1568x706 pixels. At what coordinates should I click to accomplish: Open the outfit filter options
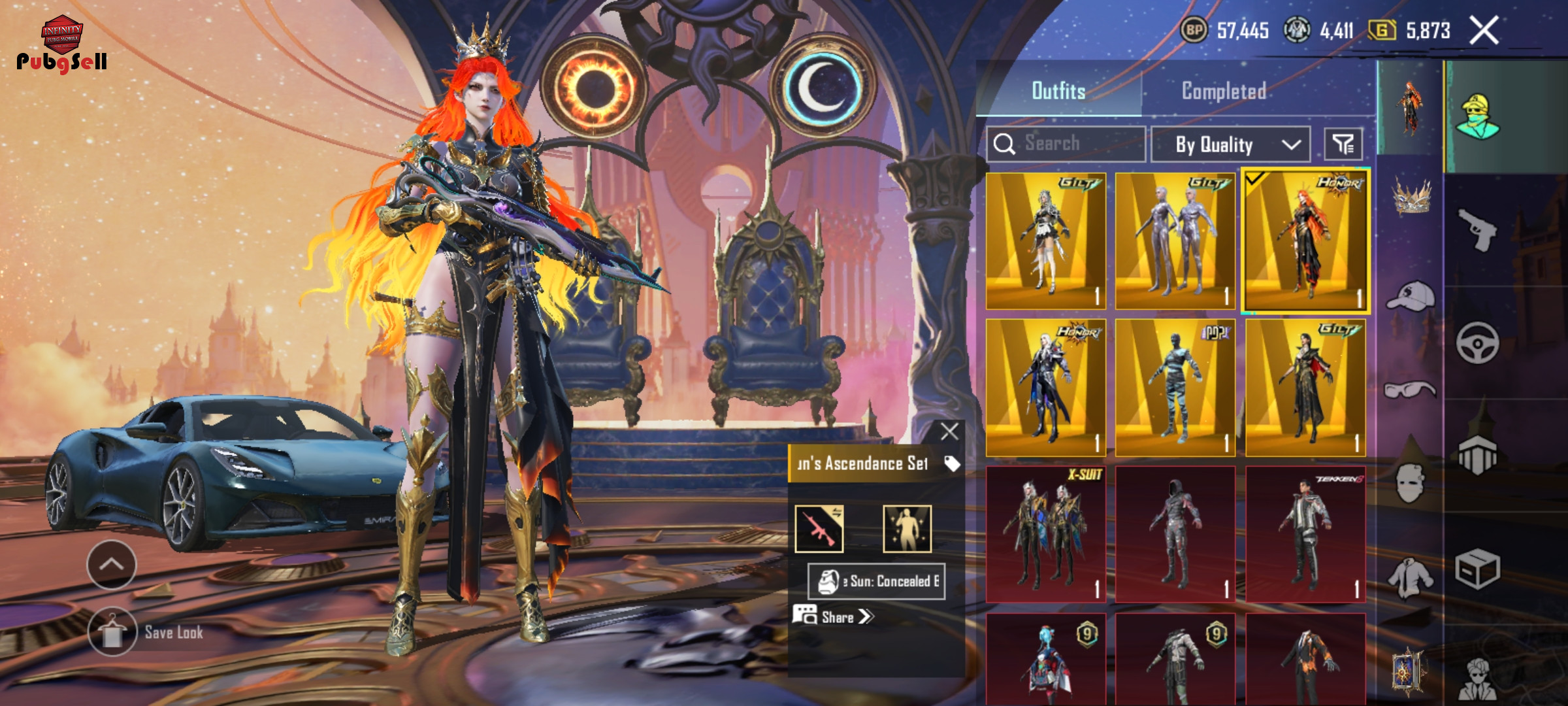(1343, 144)
